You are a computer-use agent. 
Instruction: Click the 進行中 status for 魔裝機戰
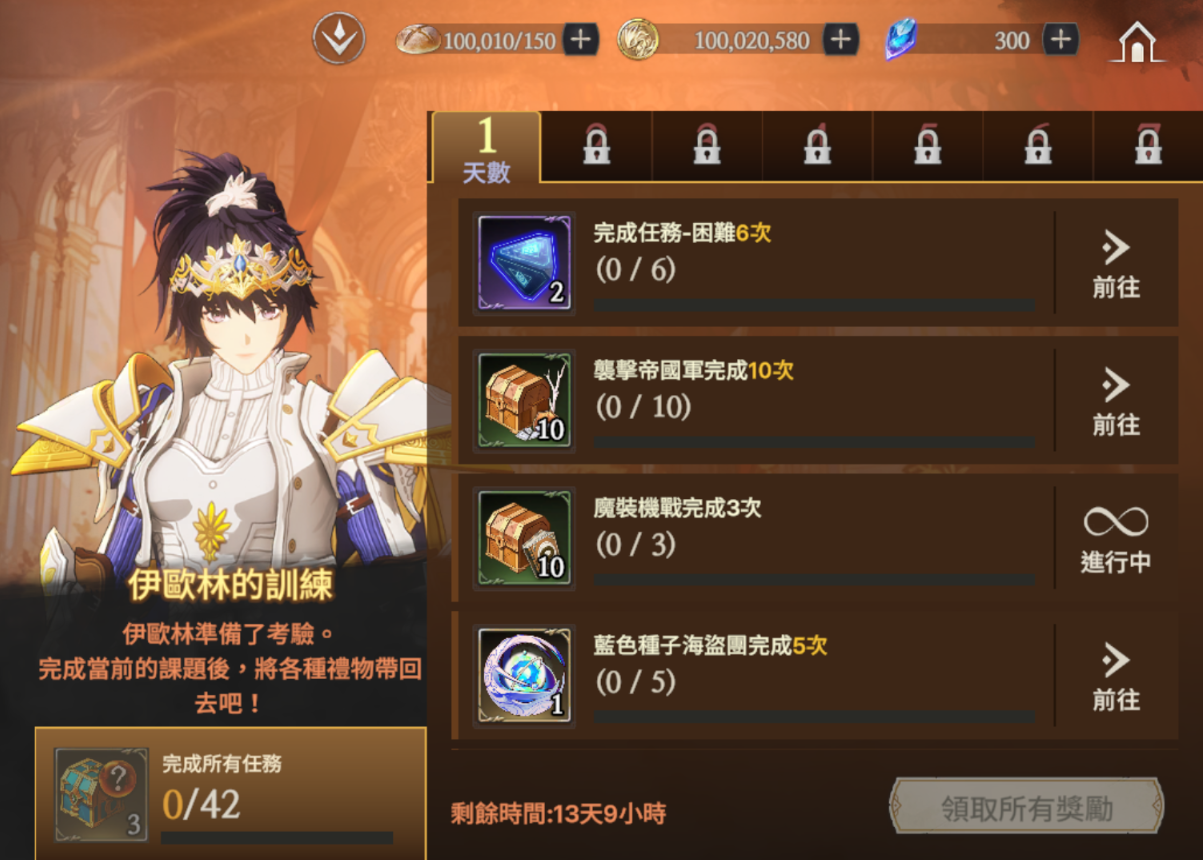click(1116, 539)
